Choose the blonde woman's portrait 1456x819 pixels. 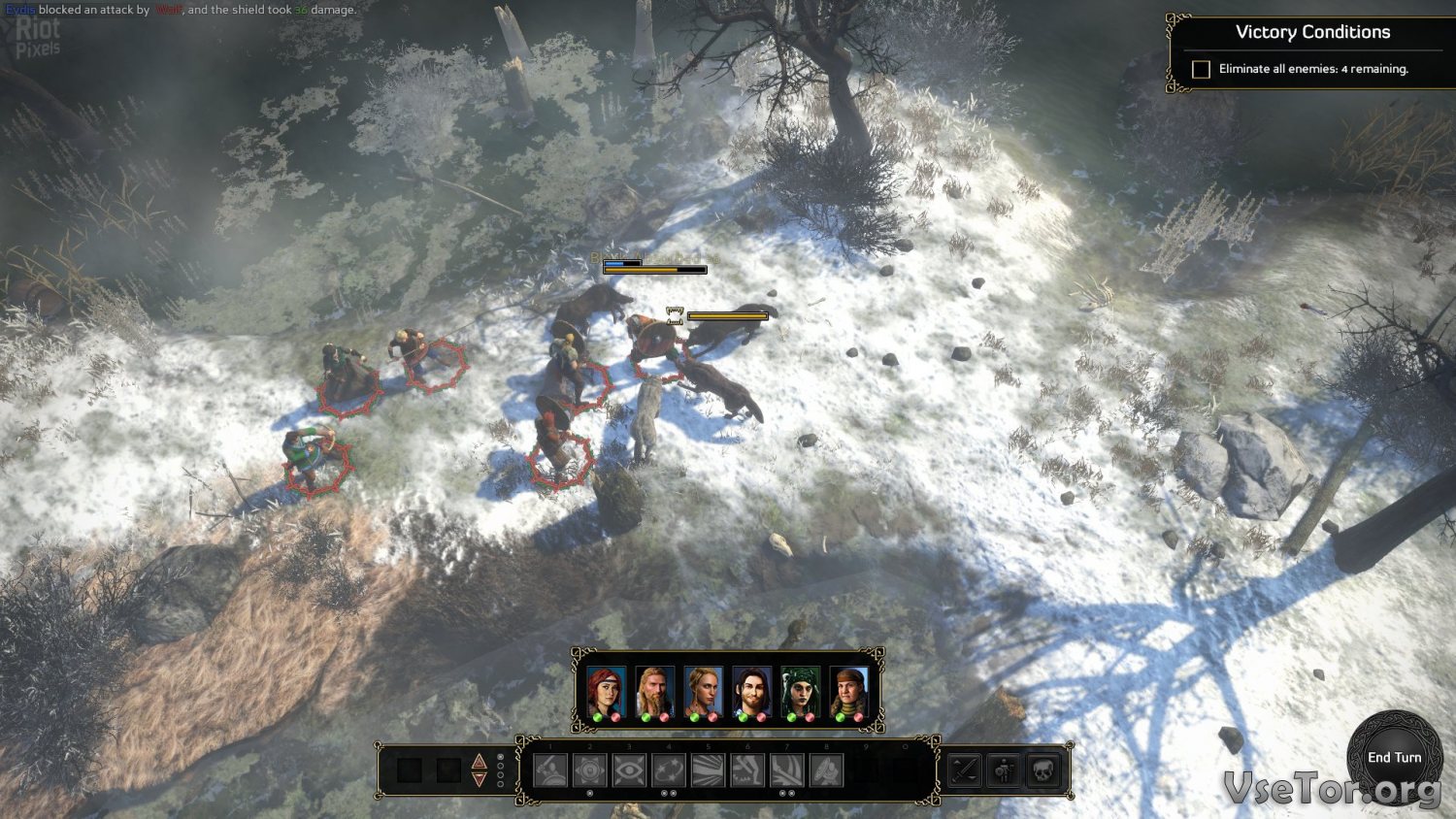(x=703, y=691)
